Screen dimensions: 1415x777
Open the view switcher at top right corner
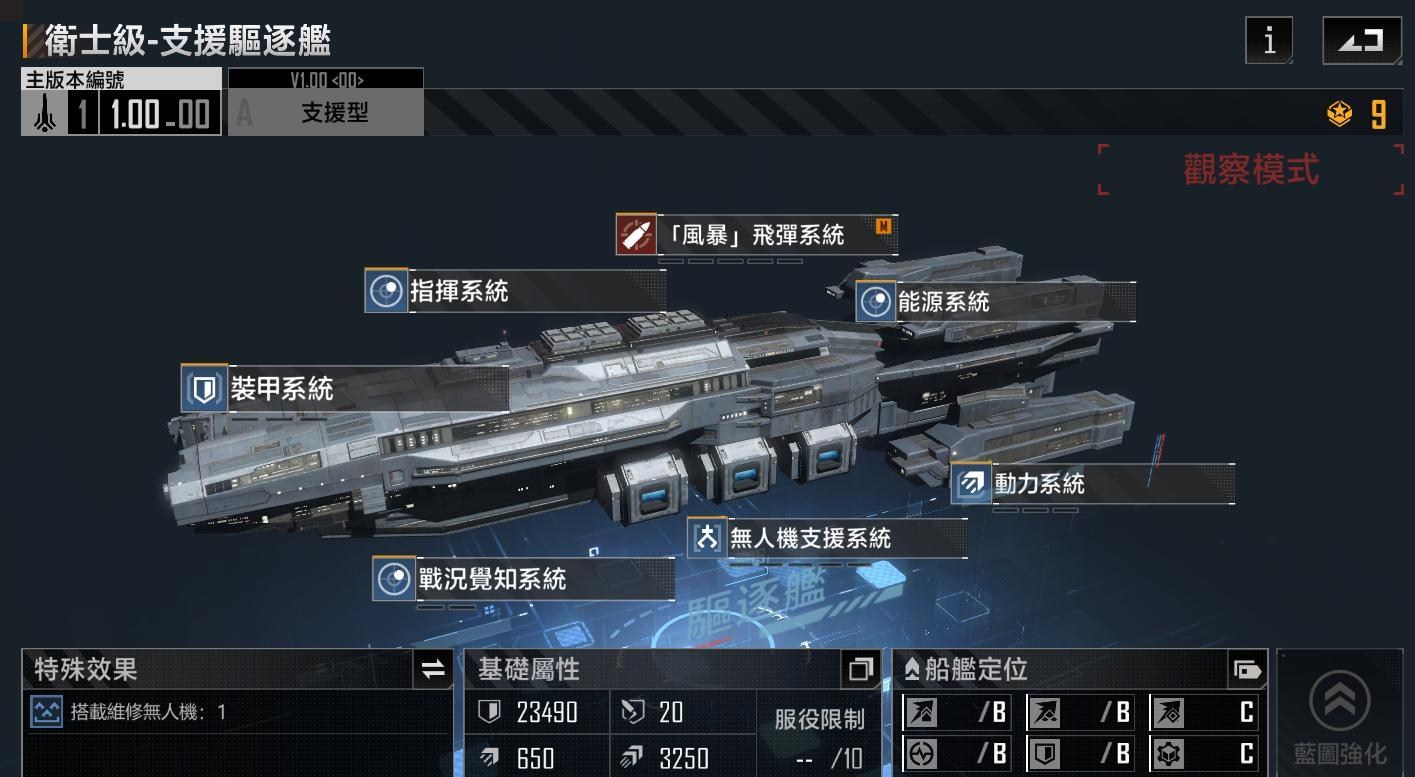(x=1361, y=40)
